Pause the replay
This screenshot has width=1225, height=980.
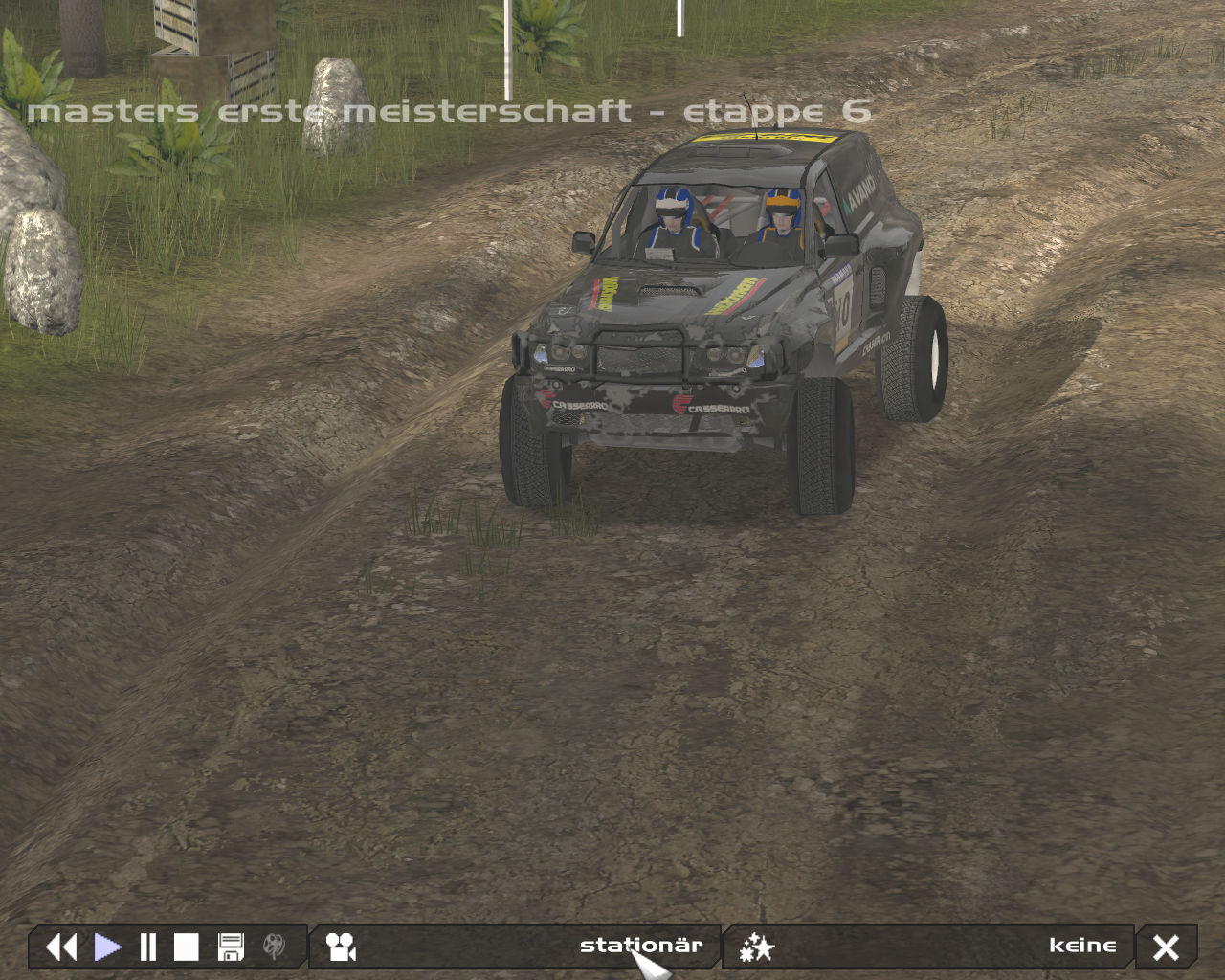tap(147, 947)
